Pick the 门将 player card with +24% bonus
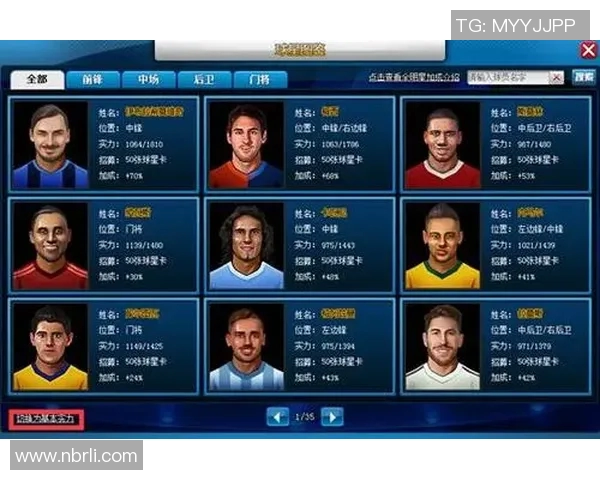This screenshot has height=480, width=600. [104, 345]
